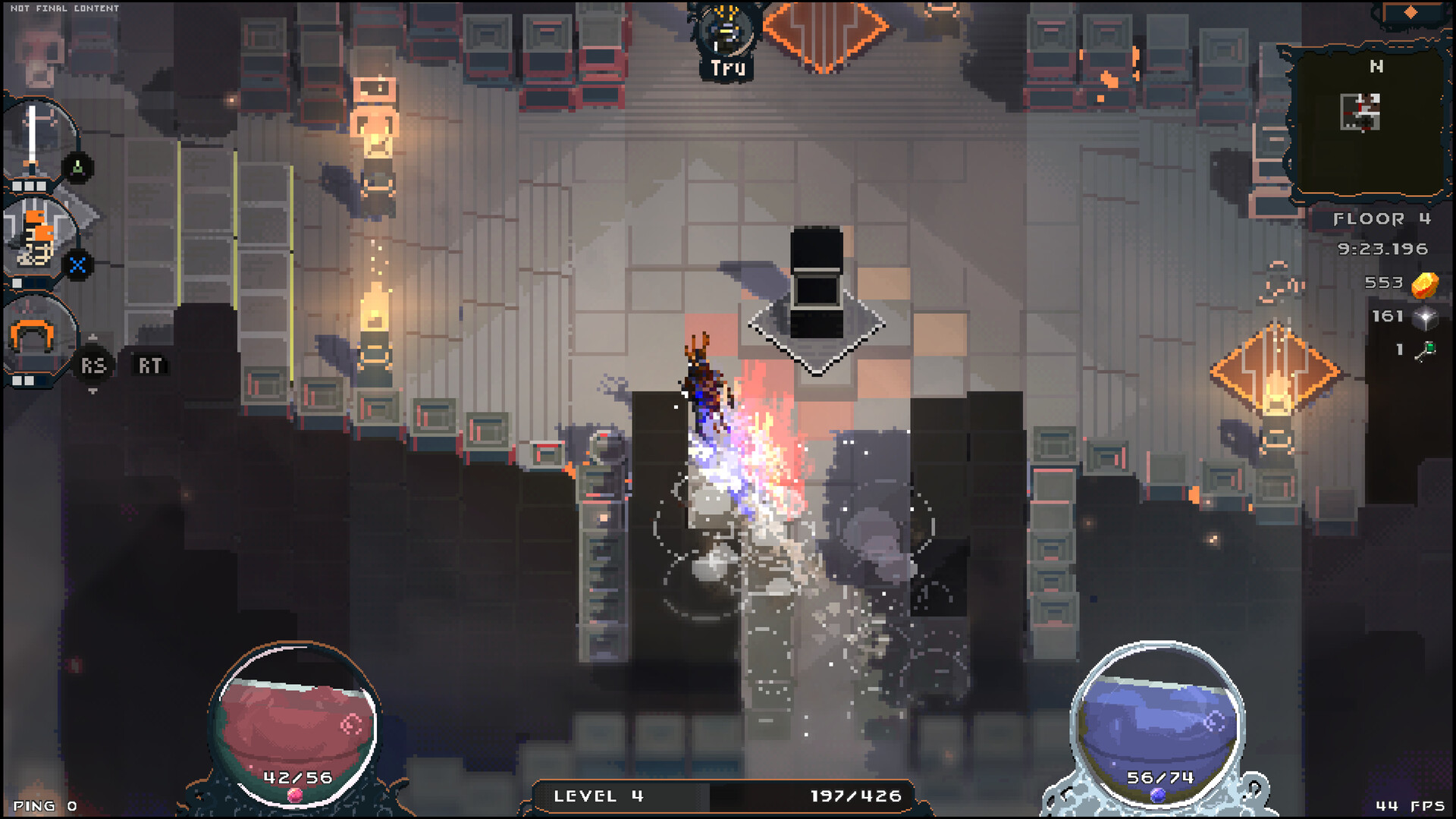Click the gold nugget currency icon

point(1425,284)
